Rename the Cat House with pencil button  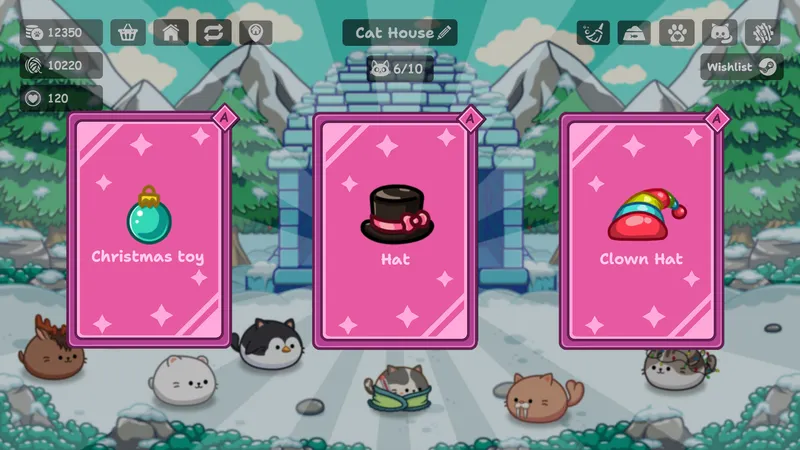pyautogui.click(x=445, y=33)
